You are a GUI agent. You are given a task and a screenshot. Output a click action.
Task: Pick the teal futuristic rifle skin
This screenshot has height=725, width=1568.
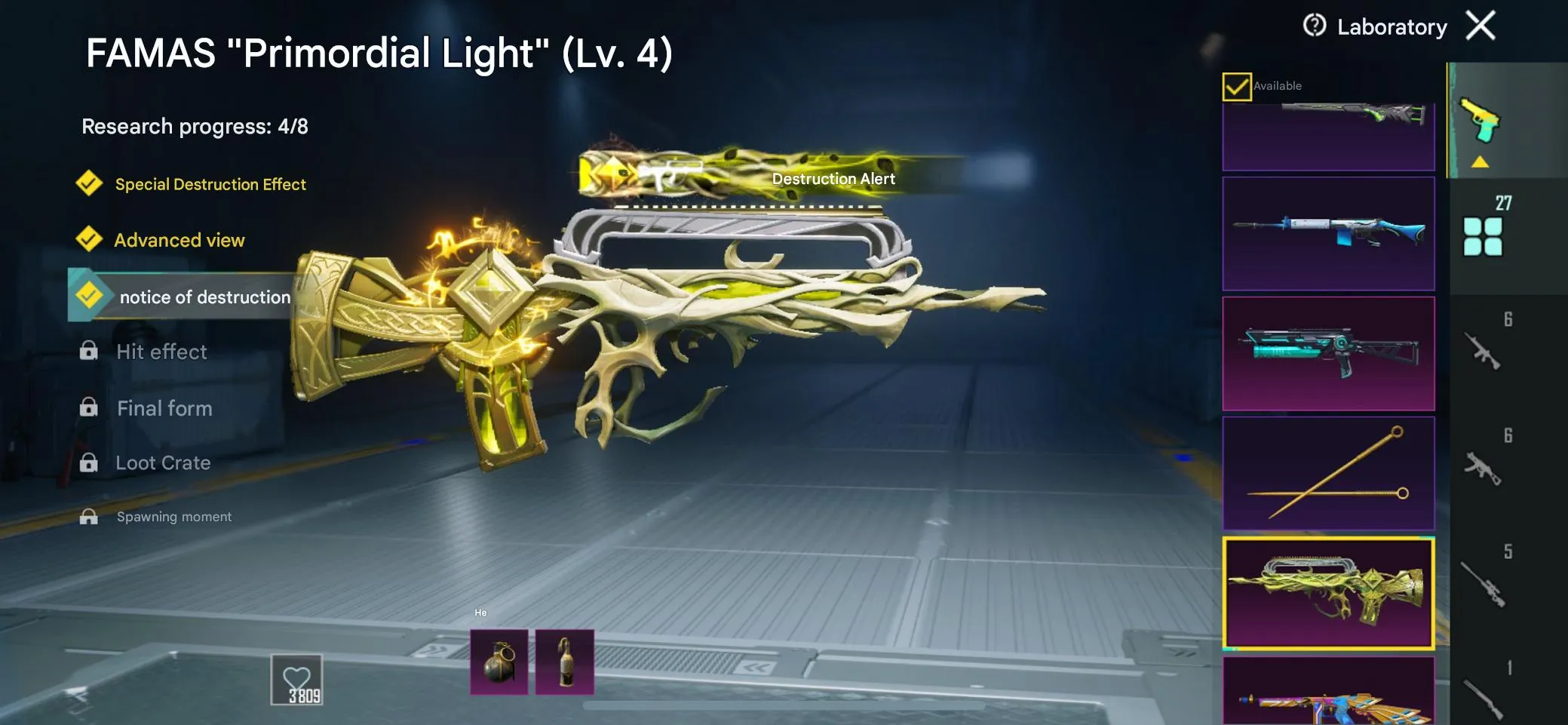tap(1328, 353)
